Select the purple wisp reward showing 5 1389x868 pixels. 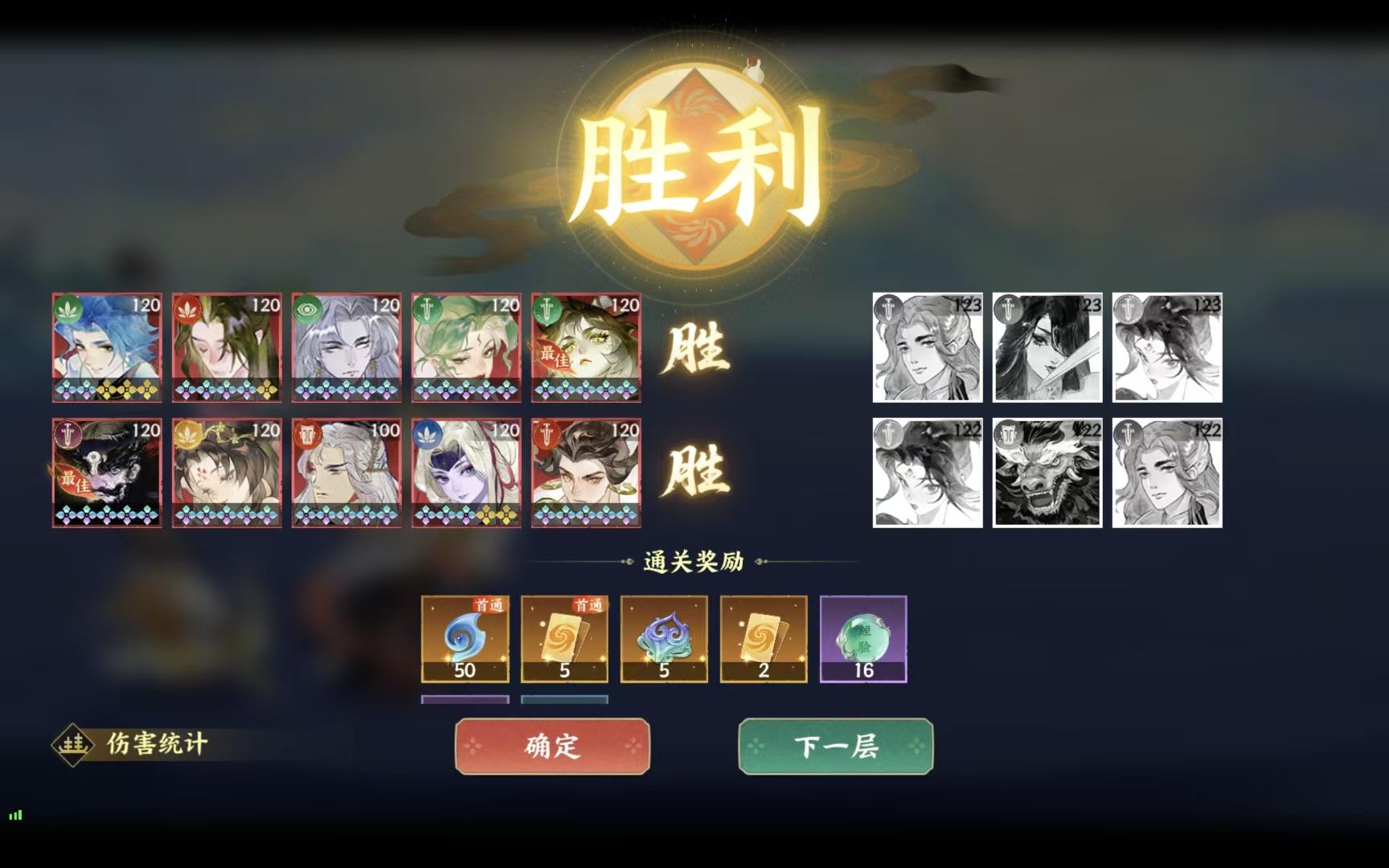point(664,639)
